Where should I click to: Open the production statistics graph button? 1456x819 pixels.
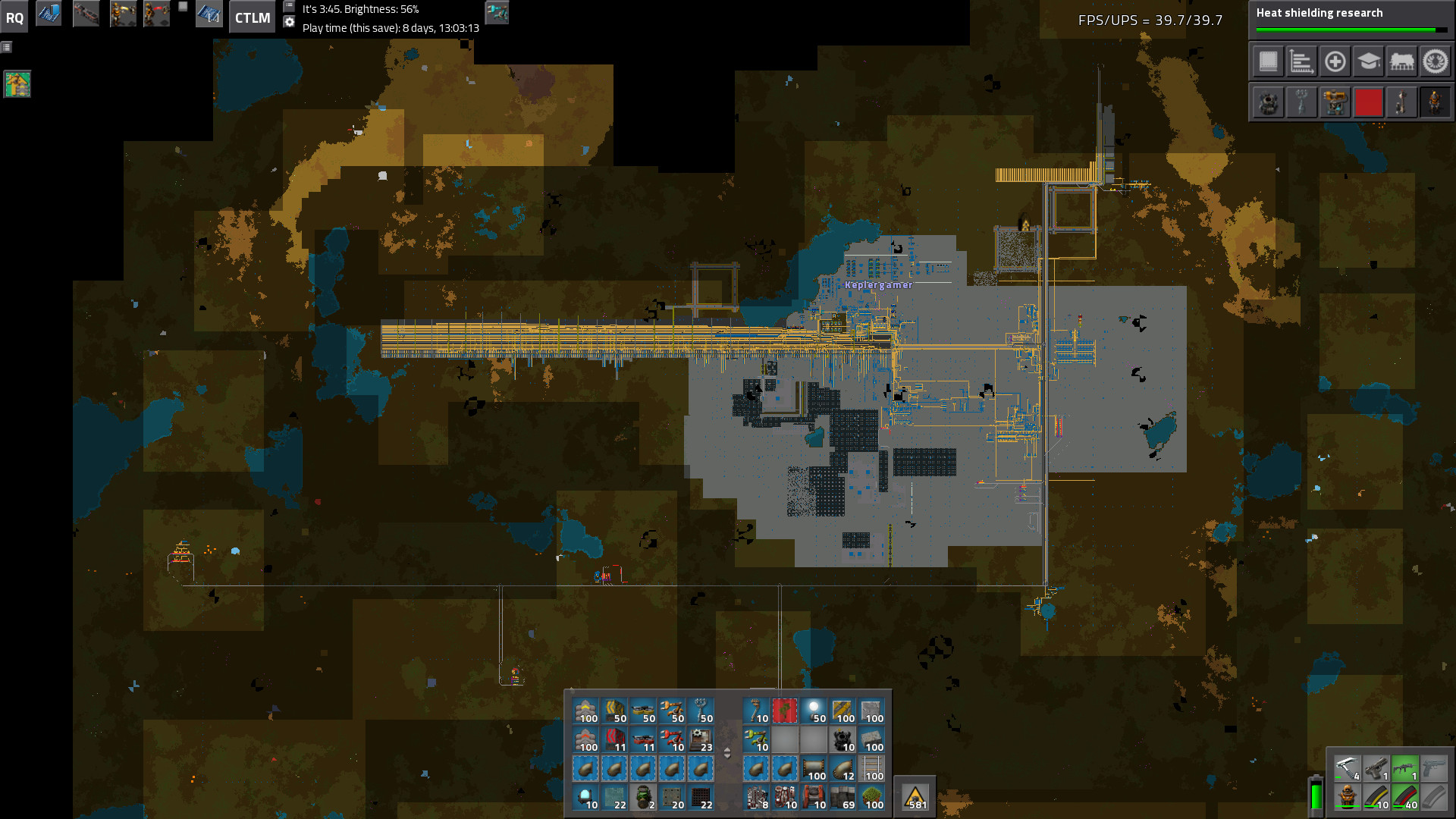pyautogui.click(x=1301, y=61)
